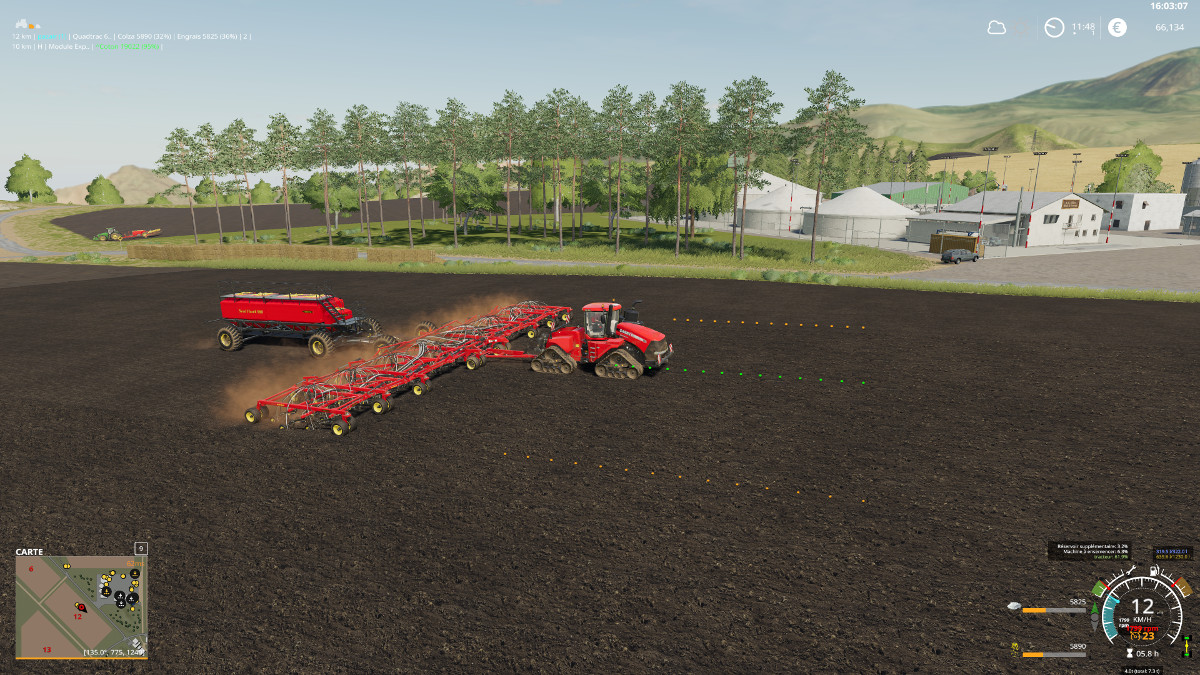Select field 13 on the minimap
This screenshot has height=675, width=1200.
tap(46, 650)
